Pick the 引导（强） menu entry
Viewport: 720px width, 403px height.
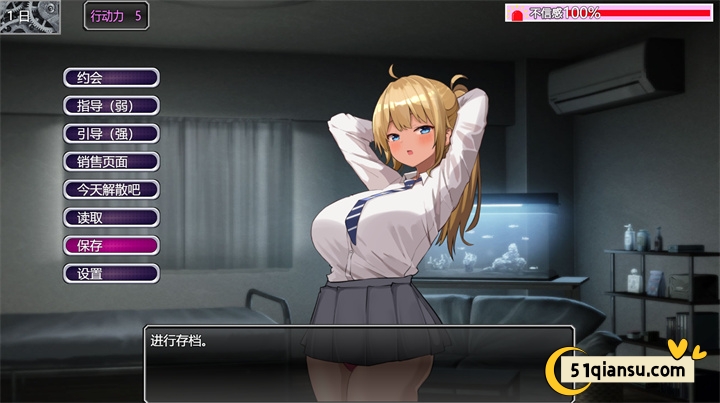click(111, 133)
